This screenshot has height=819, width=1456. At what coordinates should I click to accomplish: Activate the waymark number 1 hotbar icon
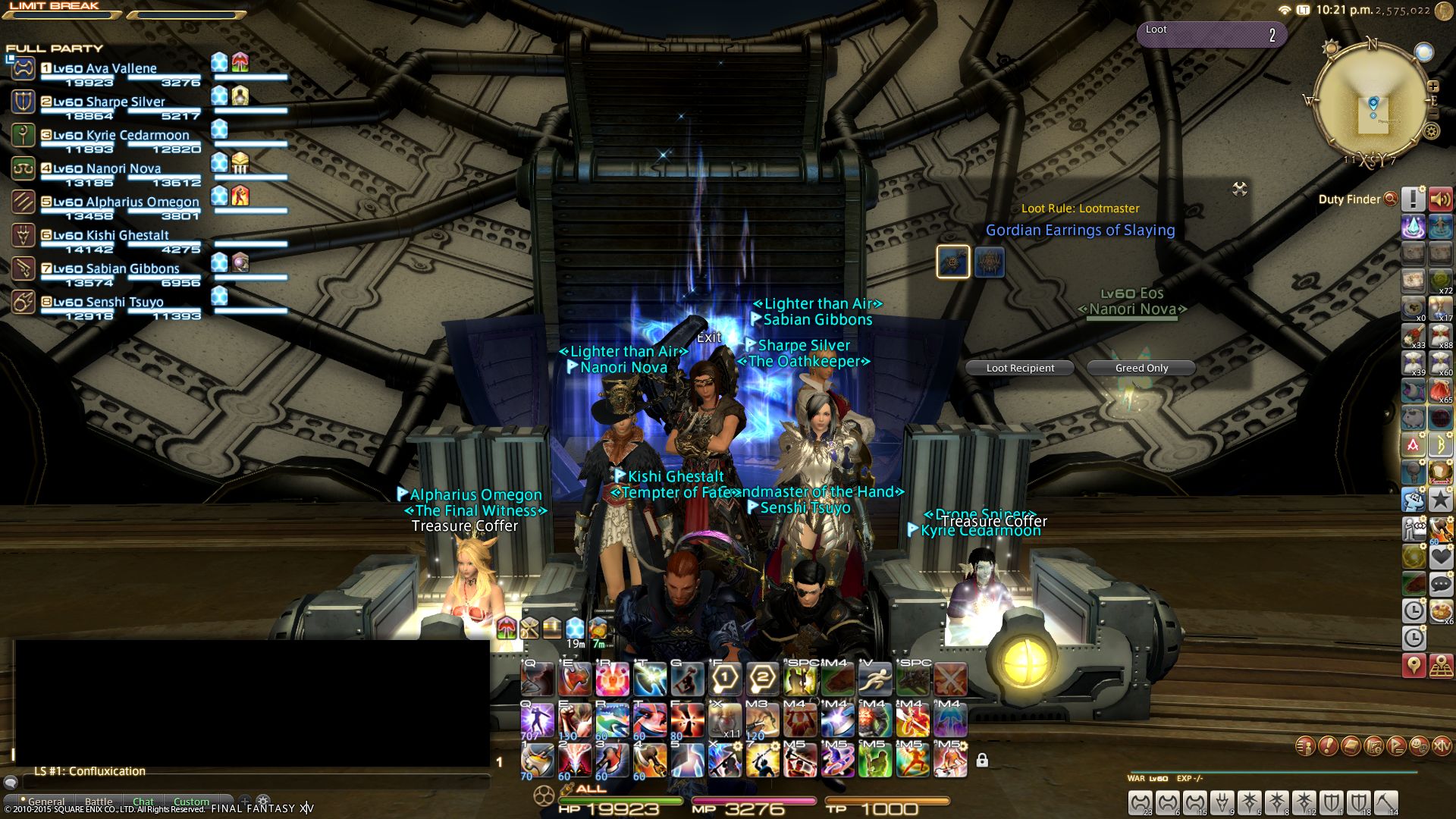725,679
